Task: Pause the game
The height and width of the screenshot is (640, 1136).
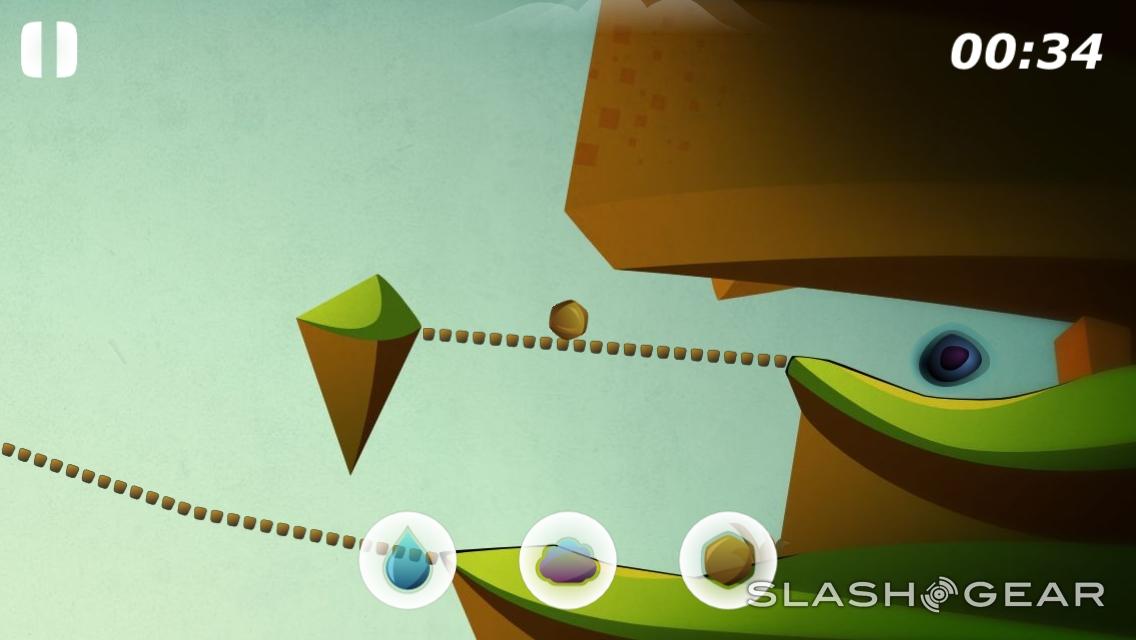Action: (x=49, y=50)
